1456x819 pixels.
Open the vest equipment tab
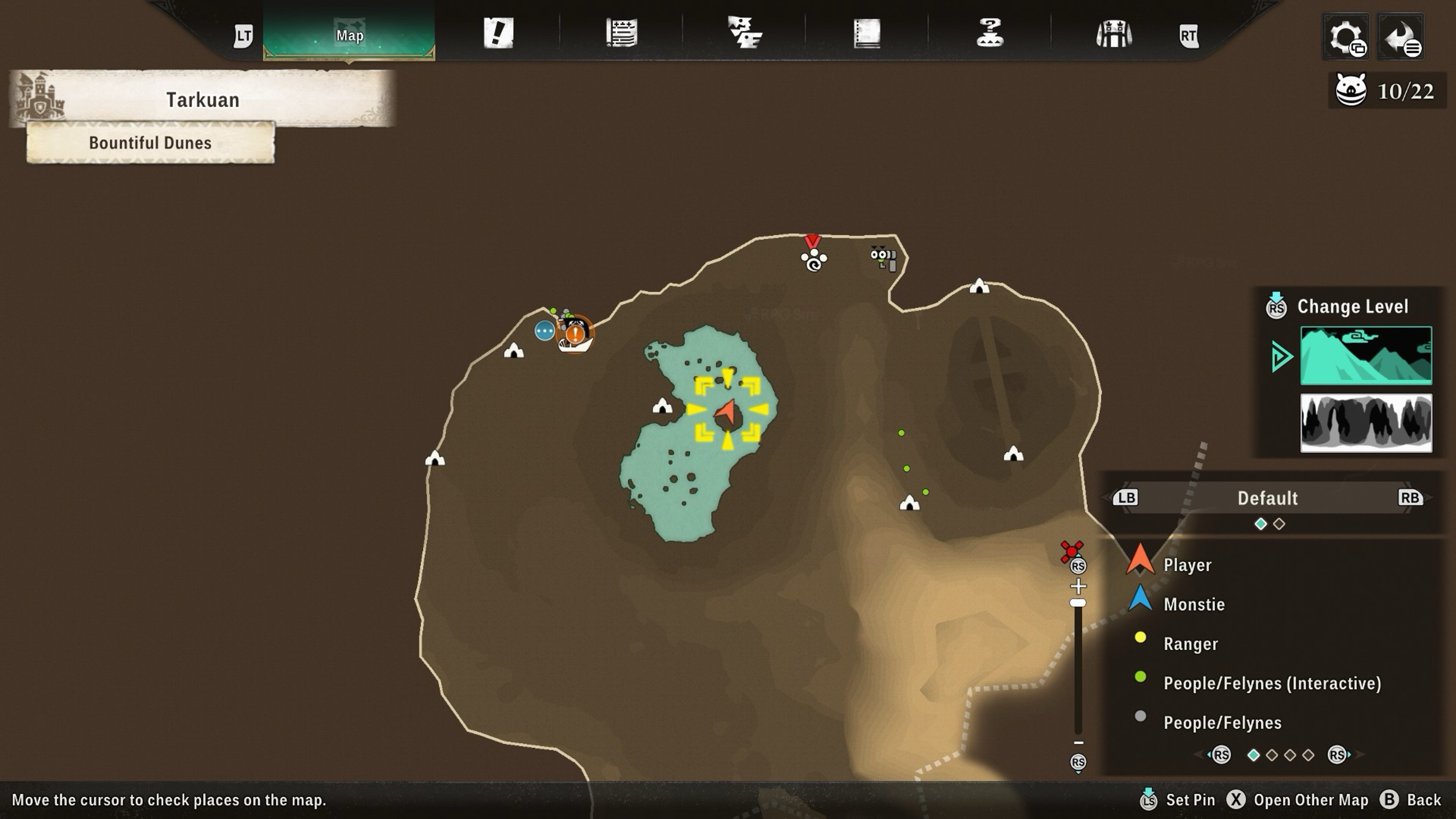click(1113, 34)
